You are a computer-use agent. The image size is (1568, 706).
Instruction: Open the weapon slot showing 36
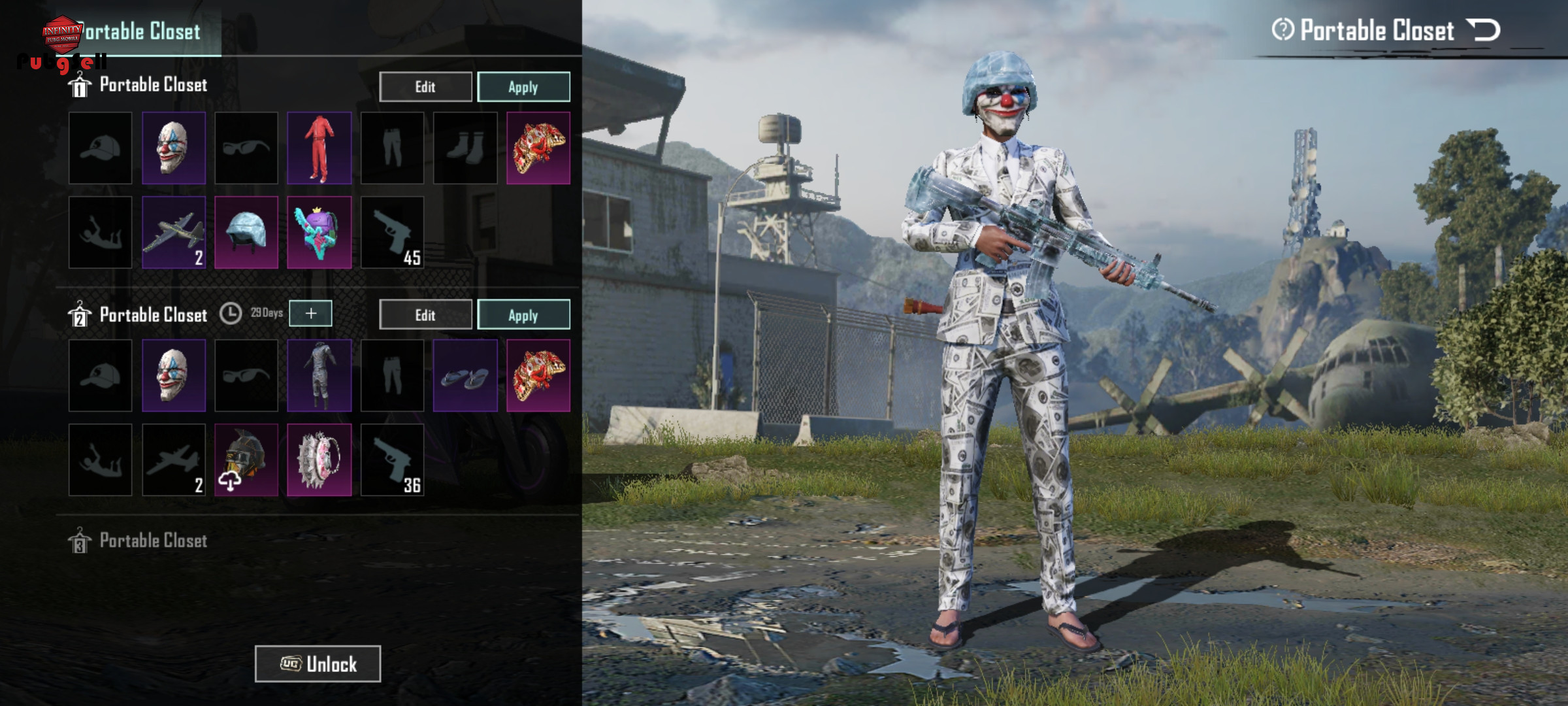click(x=392, y=460)
